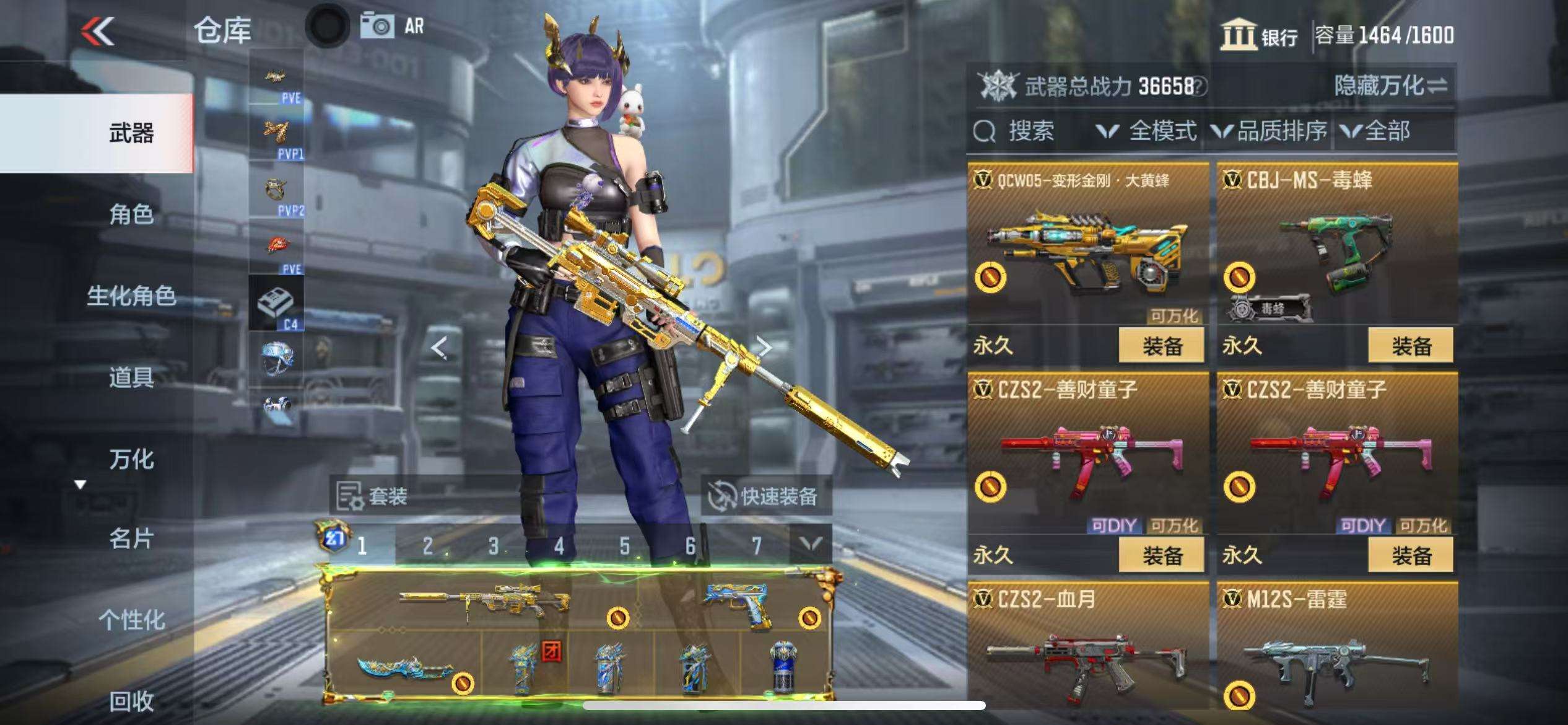Open the 全模式 mode filter dropdown
Image resolution: width=1568 pixels, height=725 pixels.
[x=1147, y=131]
